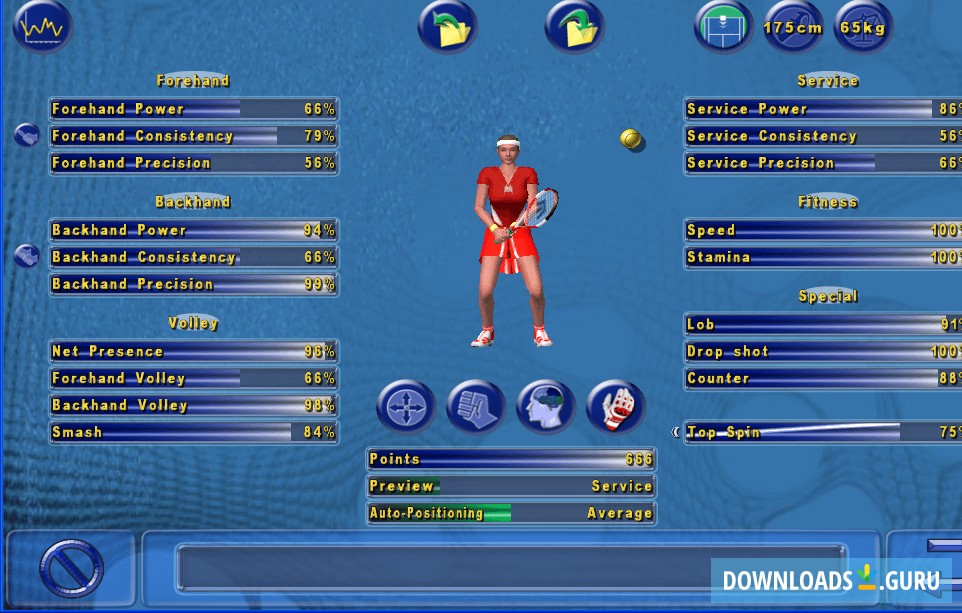Adjust the Top Spin slider
The image size is (962, 613).
point(822,433)
